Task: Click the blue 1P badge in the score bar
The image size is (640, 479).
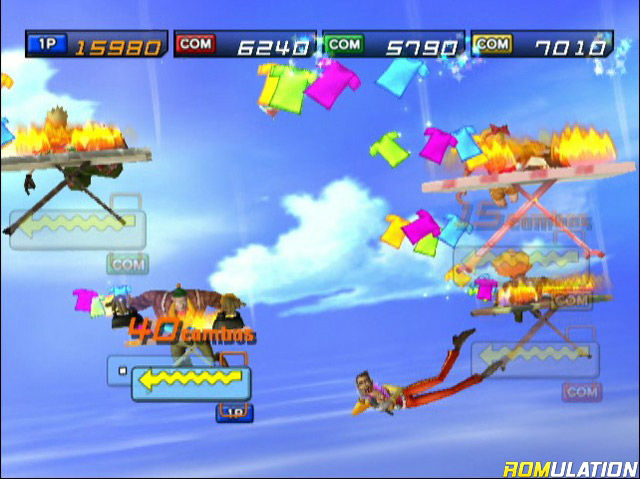Action: click(45, 44)
